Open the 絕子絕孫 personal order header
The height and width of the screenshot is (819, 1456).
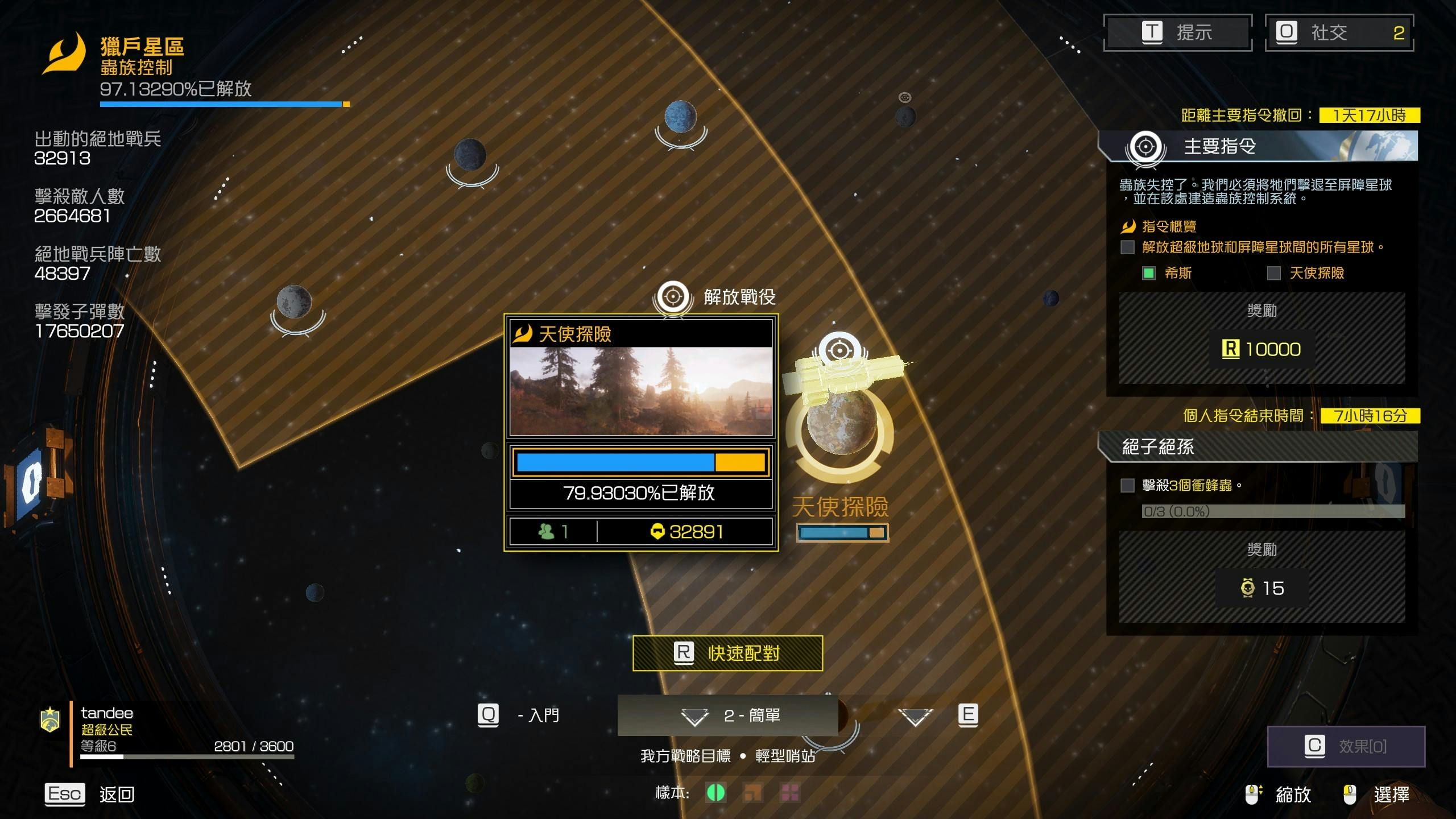[1258, 447]
